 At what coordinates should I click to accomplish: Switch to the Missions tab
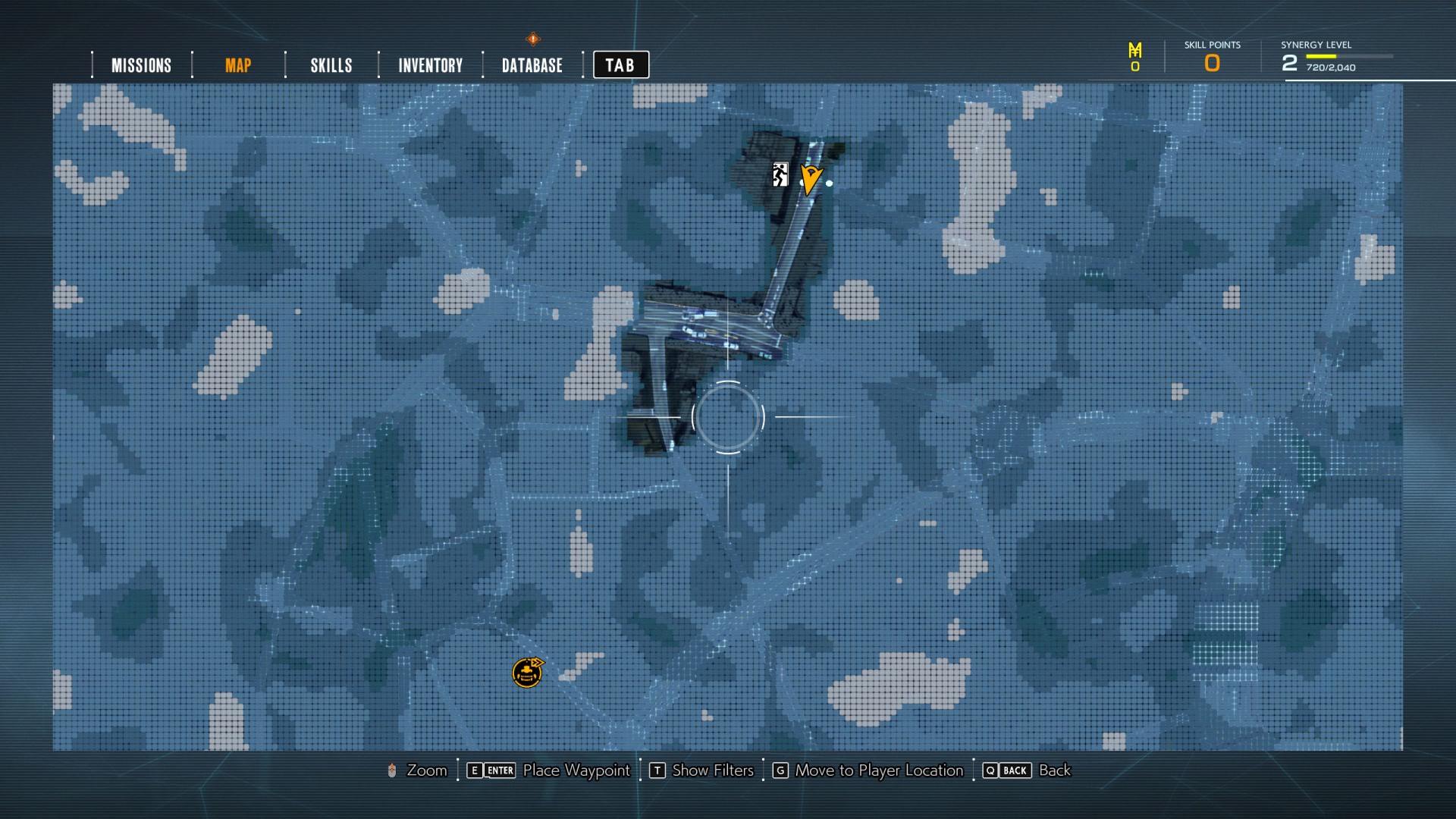tap(141, 65)
